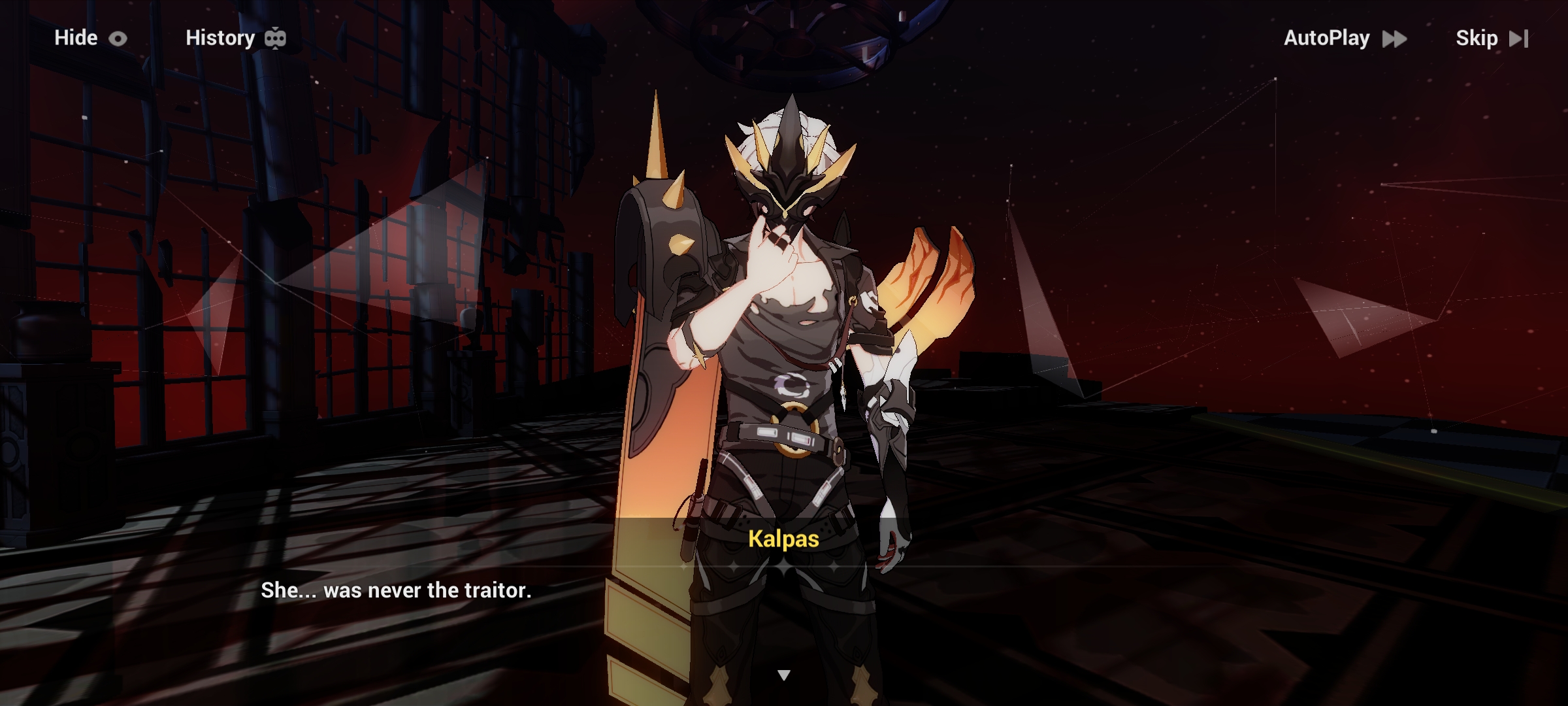
Task: Click the eye icon to hide the dialogue interface
Action: [118, 38]
